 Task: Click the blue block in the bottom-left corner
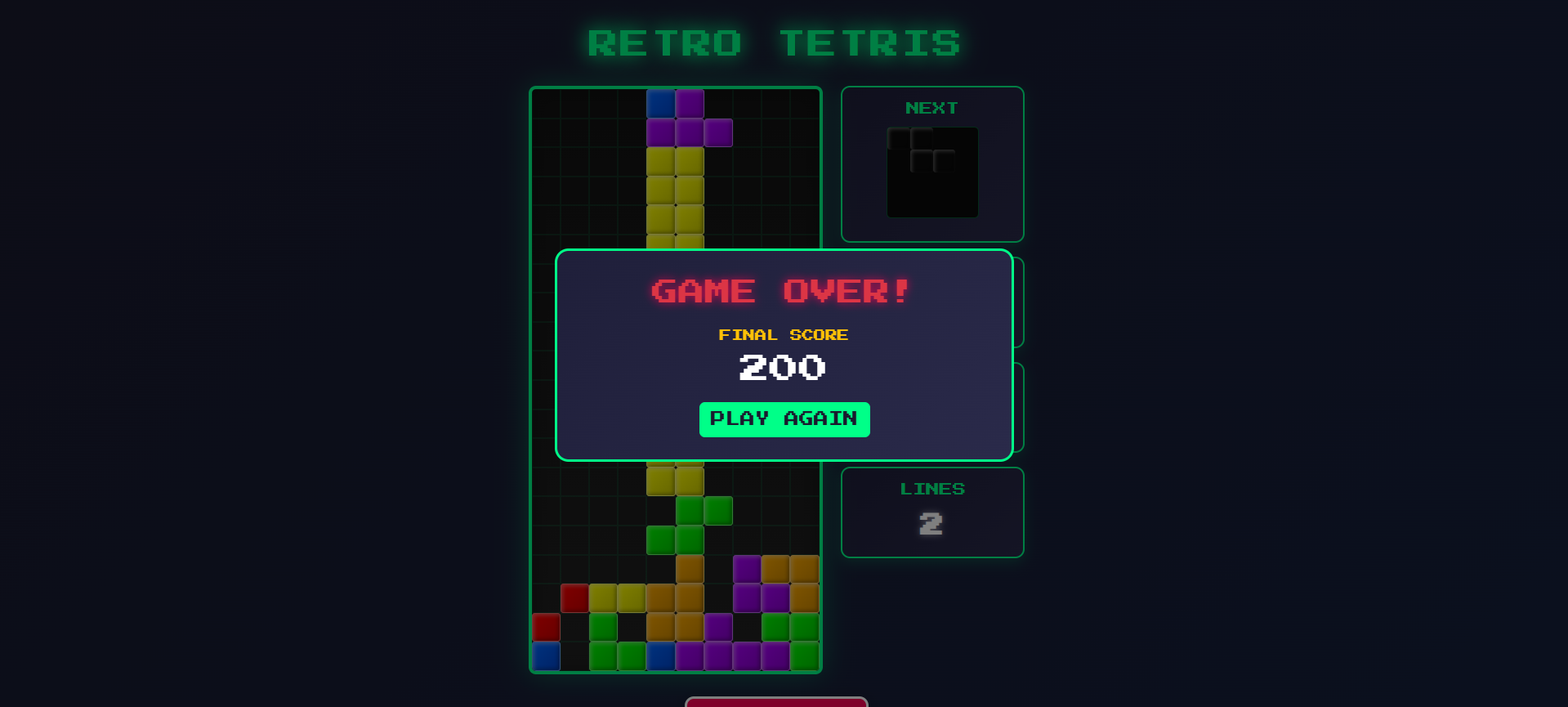[x=546, y=656]
